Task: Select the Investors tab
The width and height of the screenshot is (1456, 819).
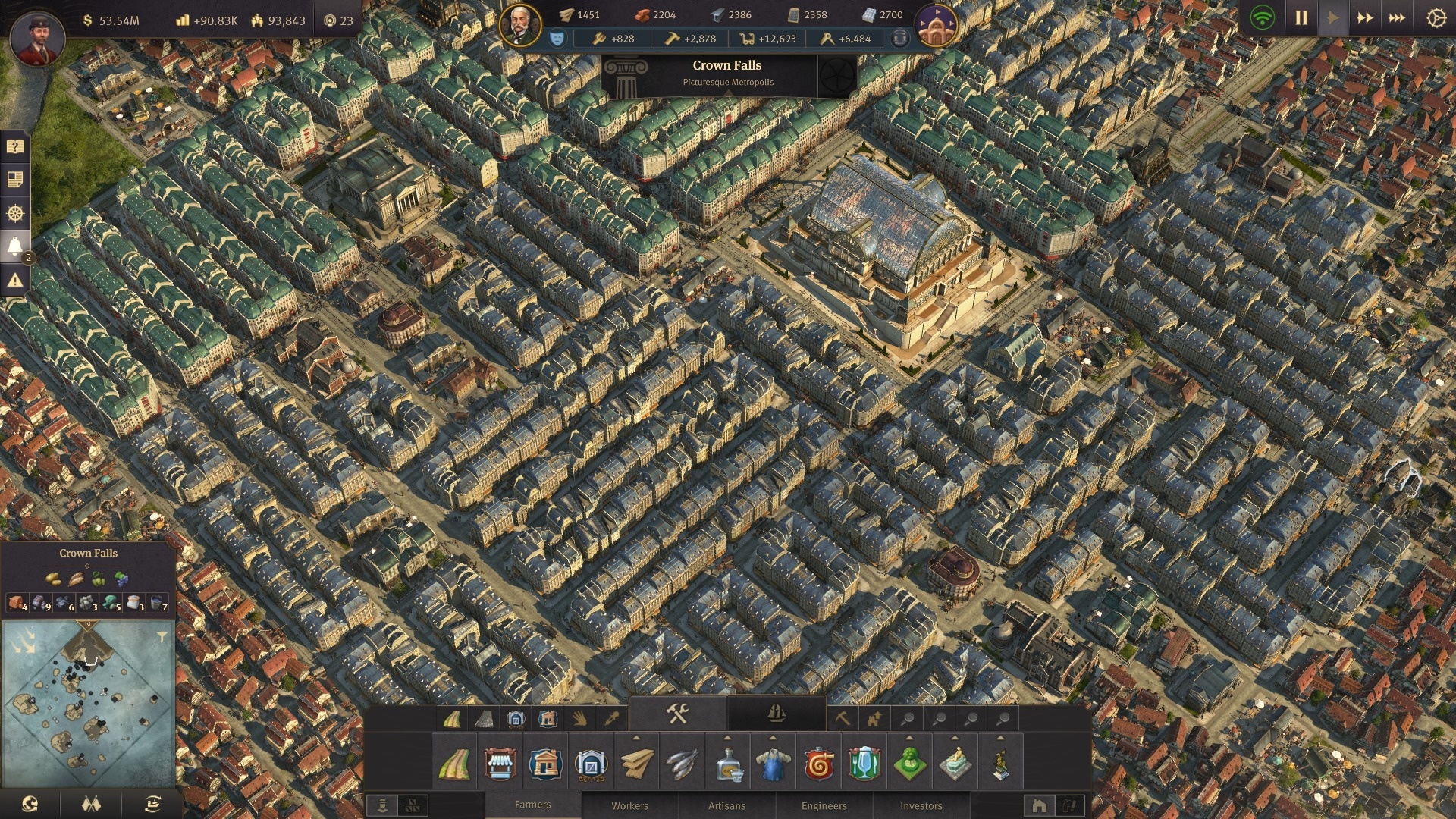Action: tap(921, 805)
